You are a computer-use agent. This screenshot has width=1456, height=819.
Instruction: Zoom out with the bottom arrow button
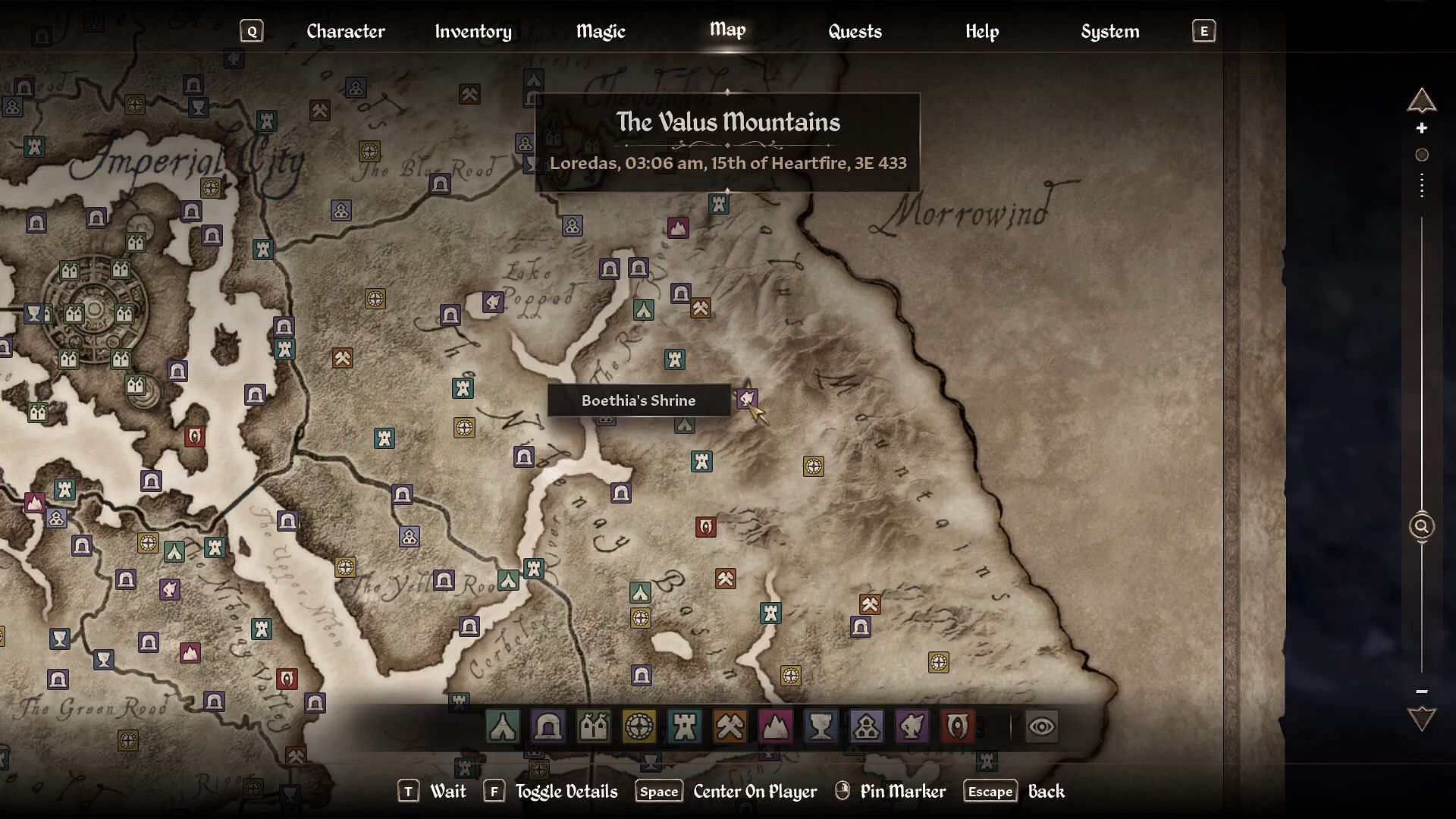point(1422,718)
